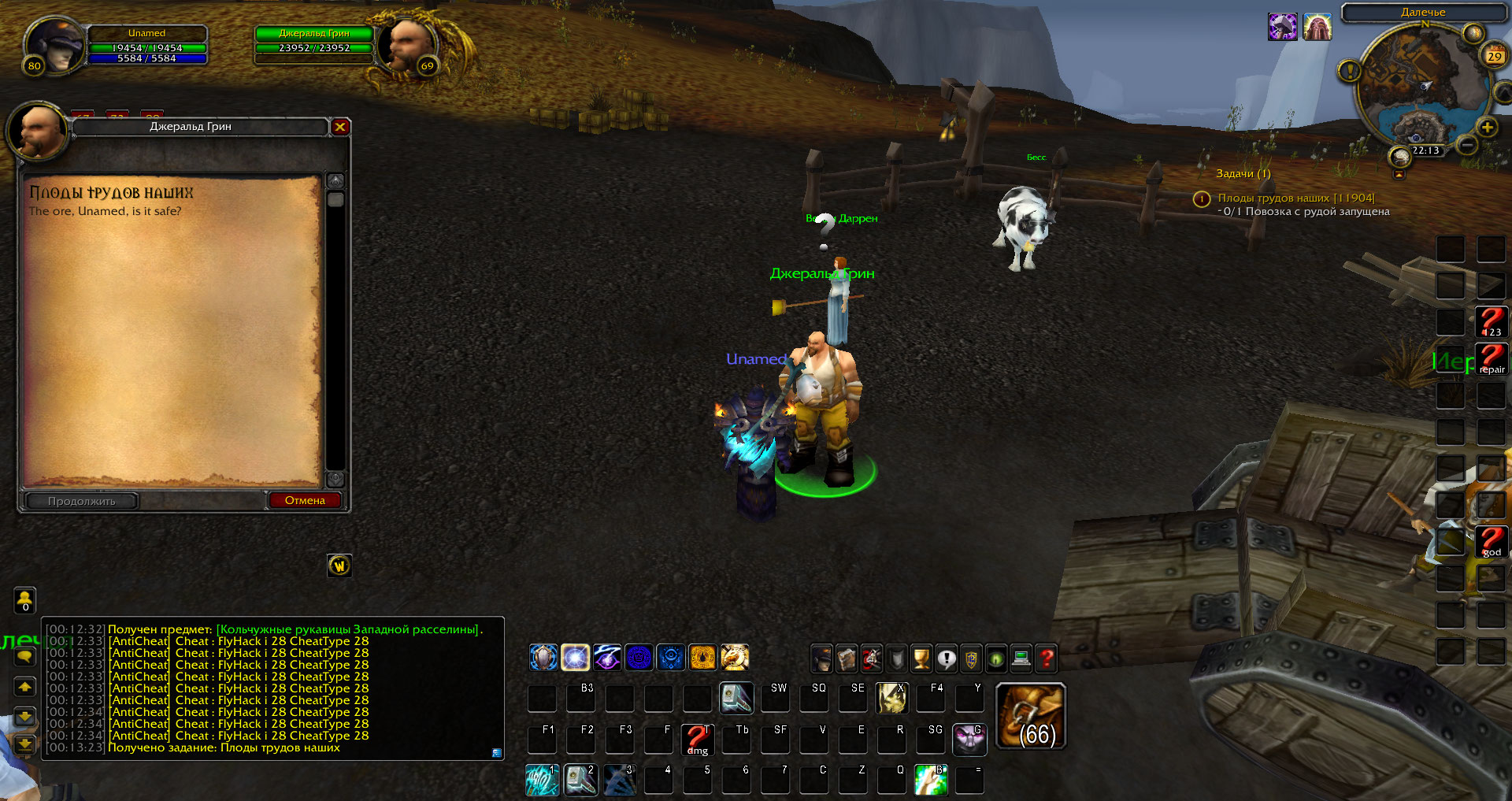
Task: Zoom out the minimap
Action: point(1466,145)
